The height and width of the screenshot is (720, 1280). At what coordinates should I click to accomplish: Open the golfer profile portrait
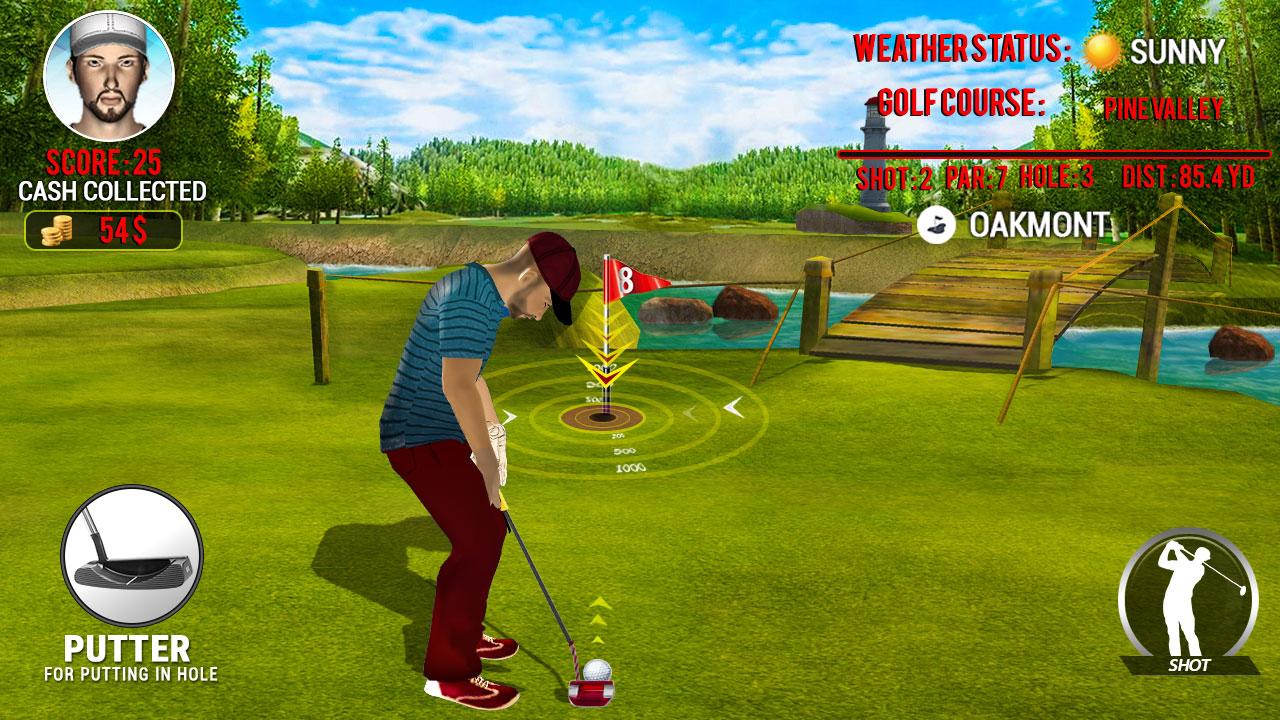tap(109, 76)
